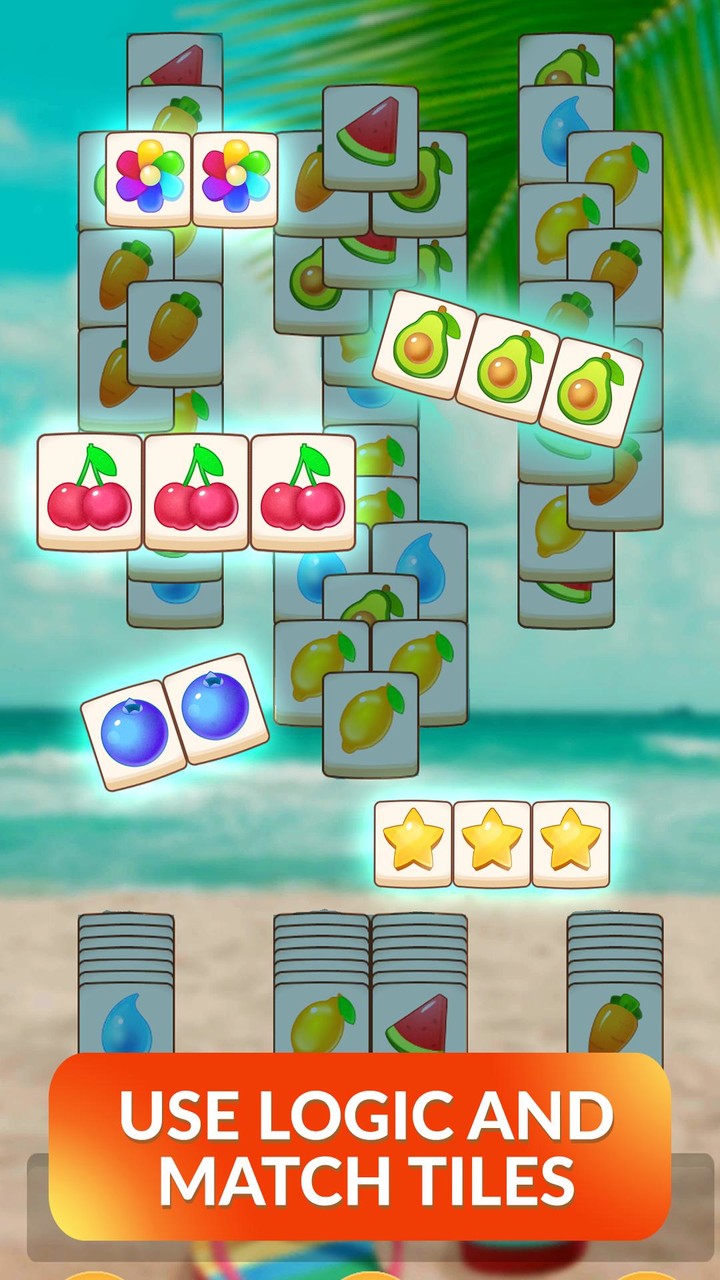Tap the lowest lemon tile of the center pile

[370, 723]
